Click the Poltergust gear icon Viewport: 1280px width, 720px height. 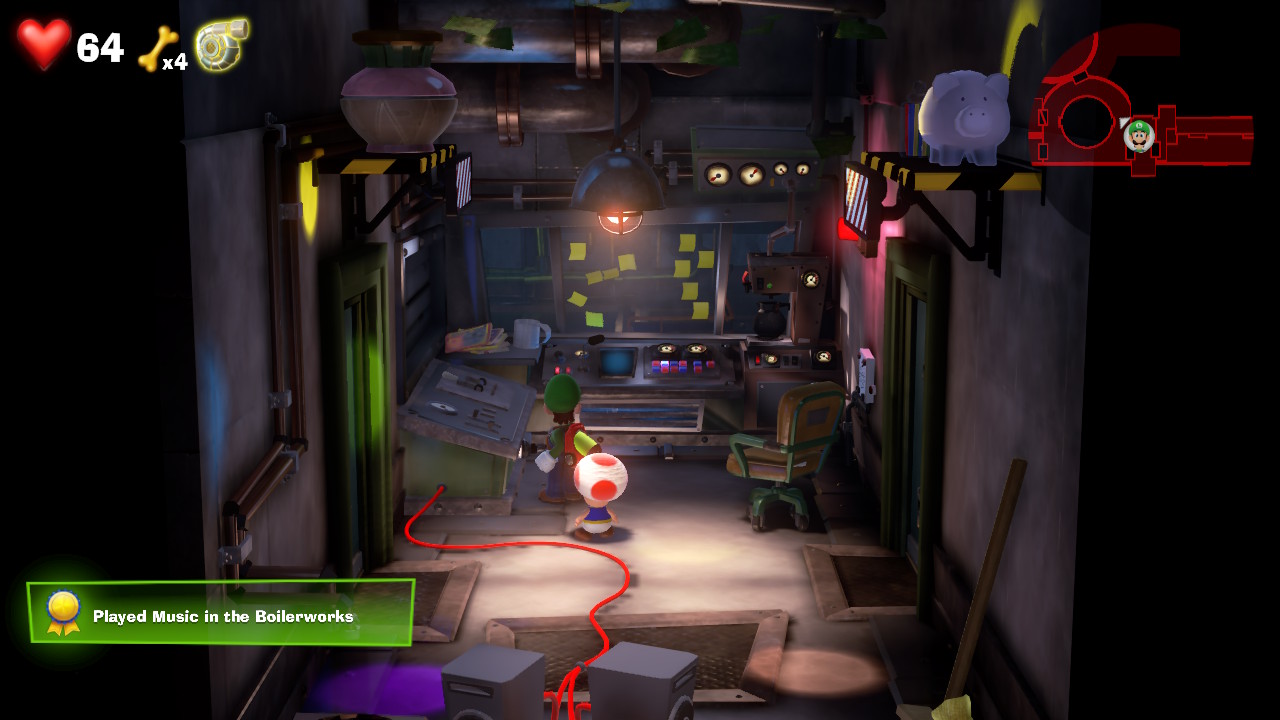coord(221,45)
